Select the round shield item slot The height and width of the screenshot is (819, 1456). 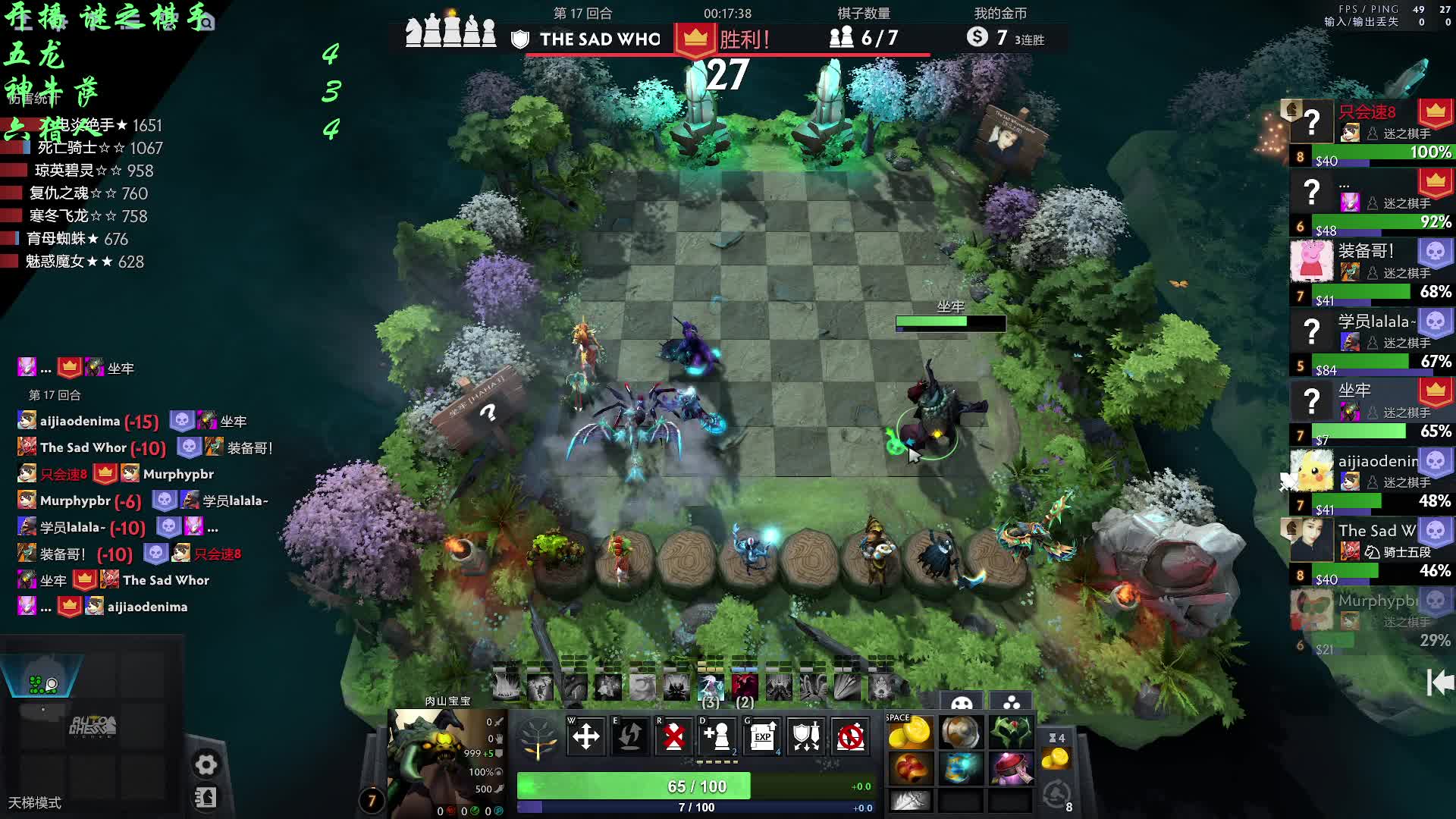960,733
